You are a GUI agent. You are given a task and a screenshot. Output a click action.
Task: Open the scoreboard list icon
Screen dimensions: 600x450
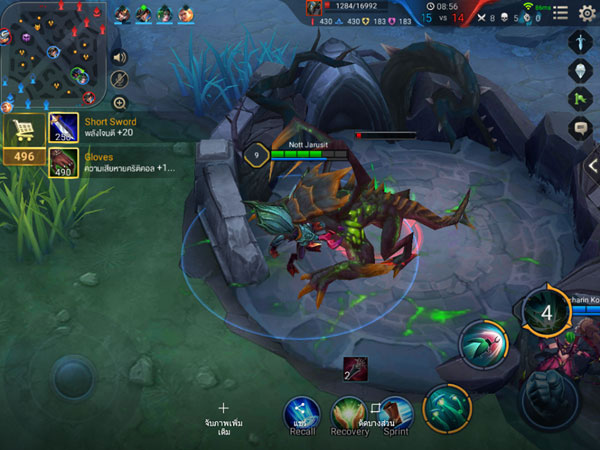[x=560, y=12]
